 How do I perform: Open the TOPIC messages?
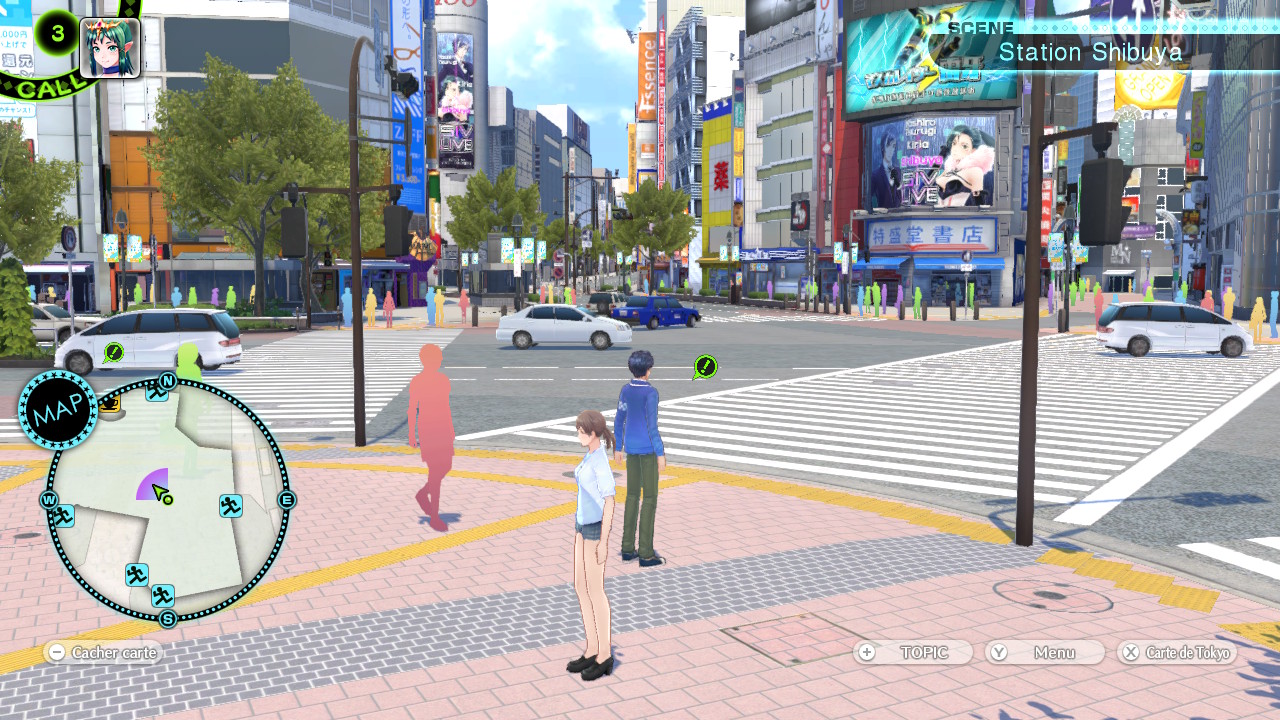913,653
